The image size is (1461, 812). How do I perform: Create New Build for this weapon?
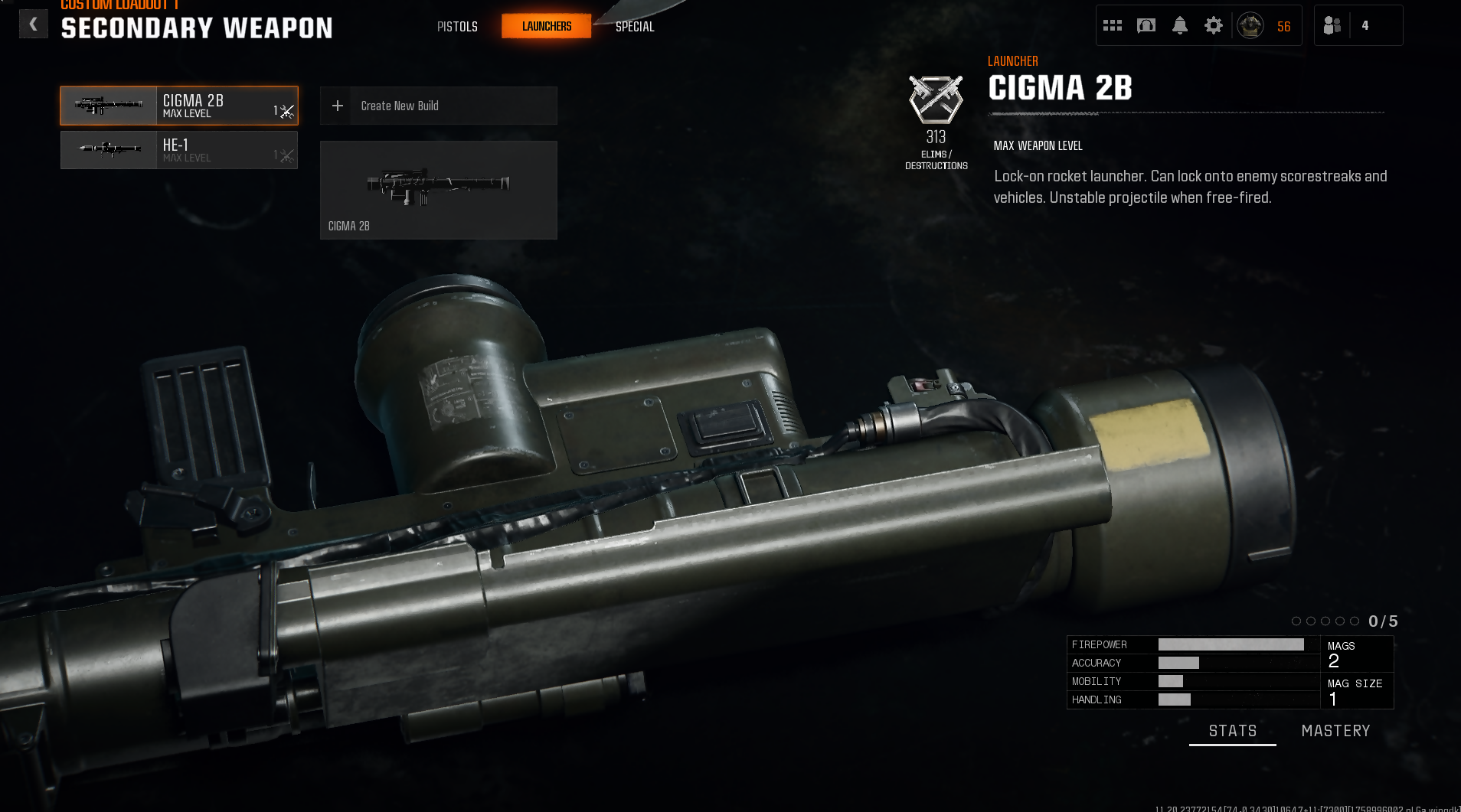[x=438, y=106]
